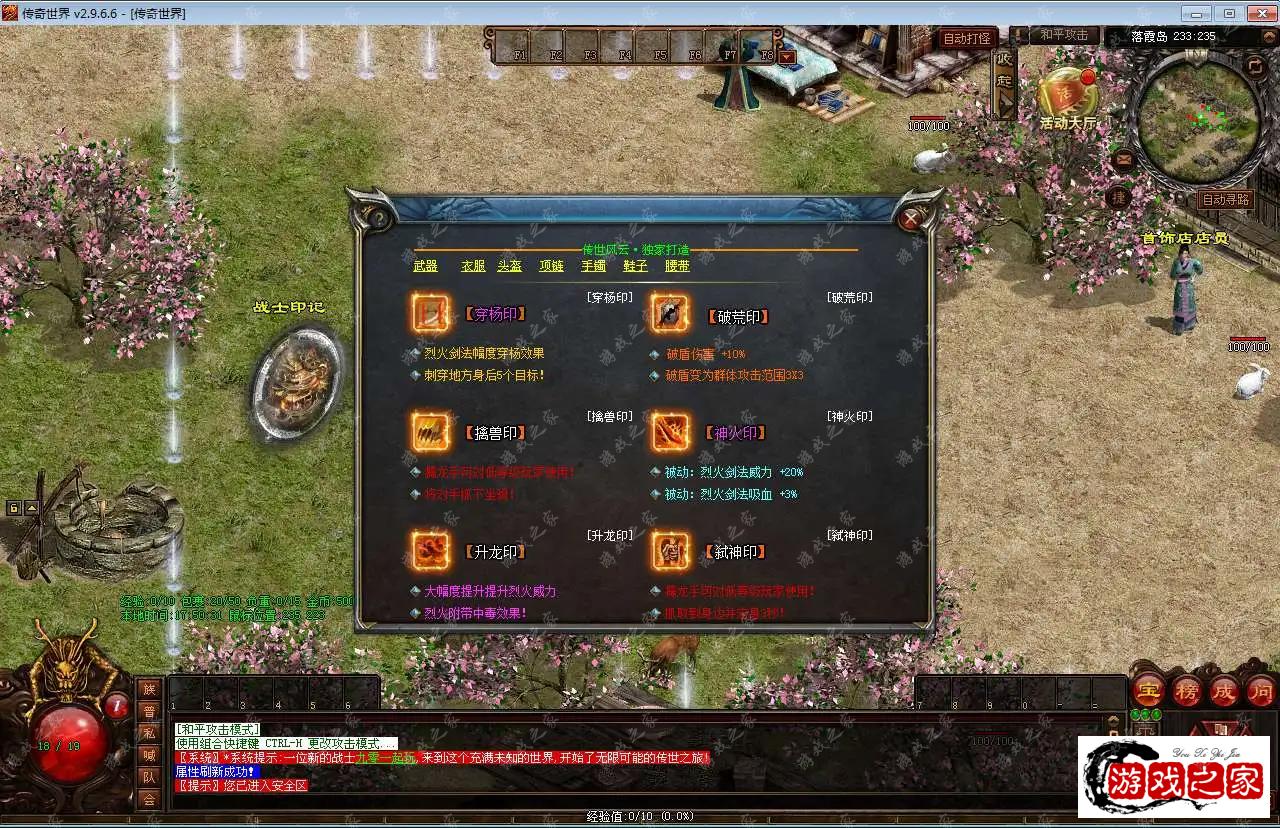
Task: Choose the 破荒印 seal icon
Action: (670, 313)
